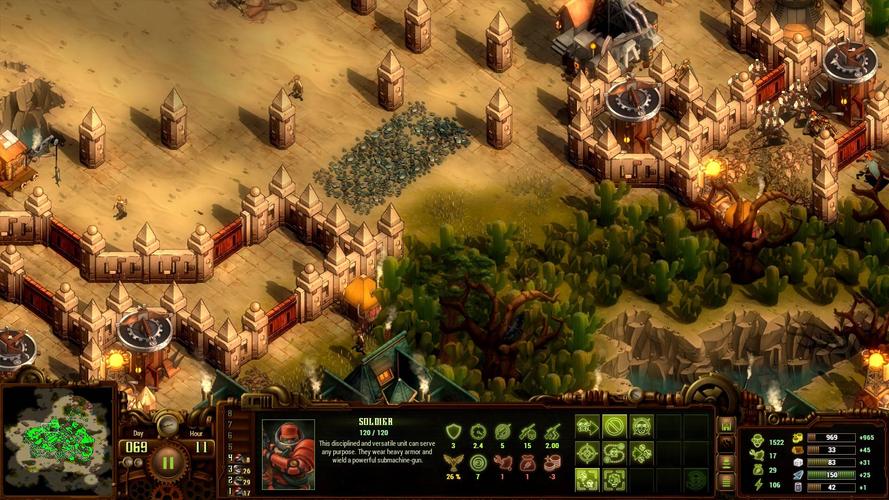This screenshot has height=500, width=889.
Task: Pause the game with the round button
Action: coord(166,463)
